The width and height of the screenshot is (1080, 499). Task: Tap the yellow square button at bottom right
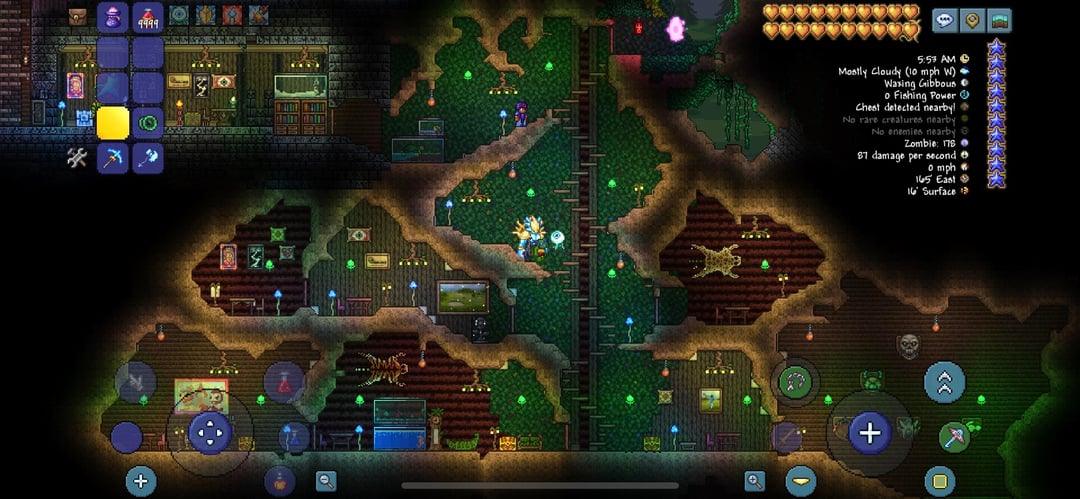939,481
